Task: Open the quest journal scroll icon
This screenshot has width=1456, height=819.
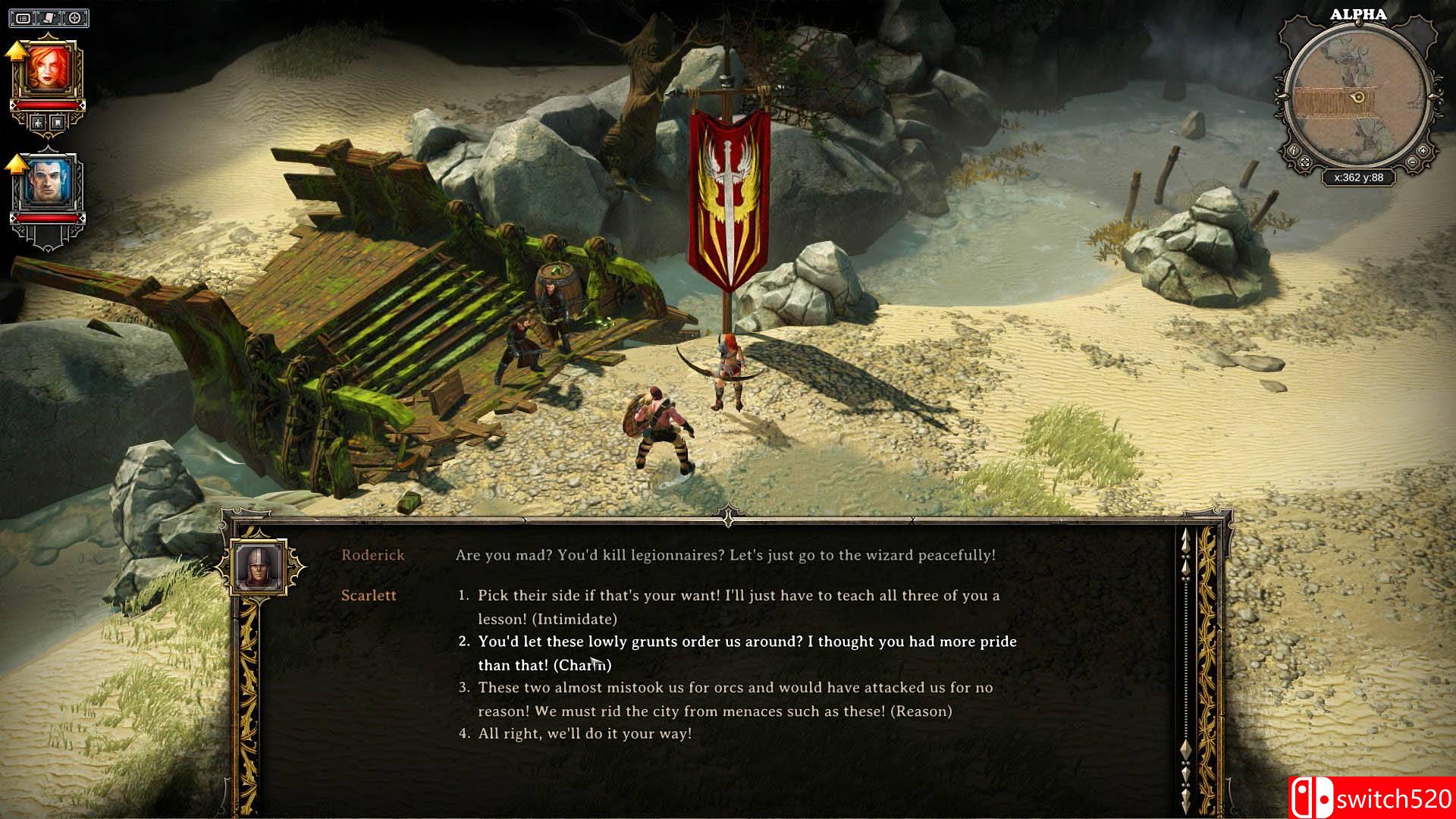Action: click(x=47, y=18)
